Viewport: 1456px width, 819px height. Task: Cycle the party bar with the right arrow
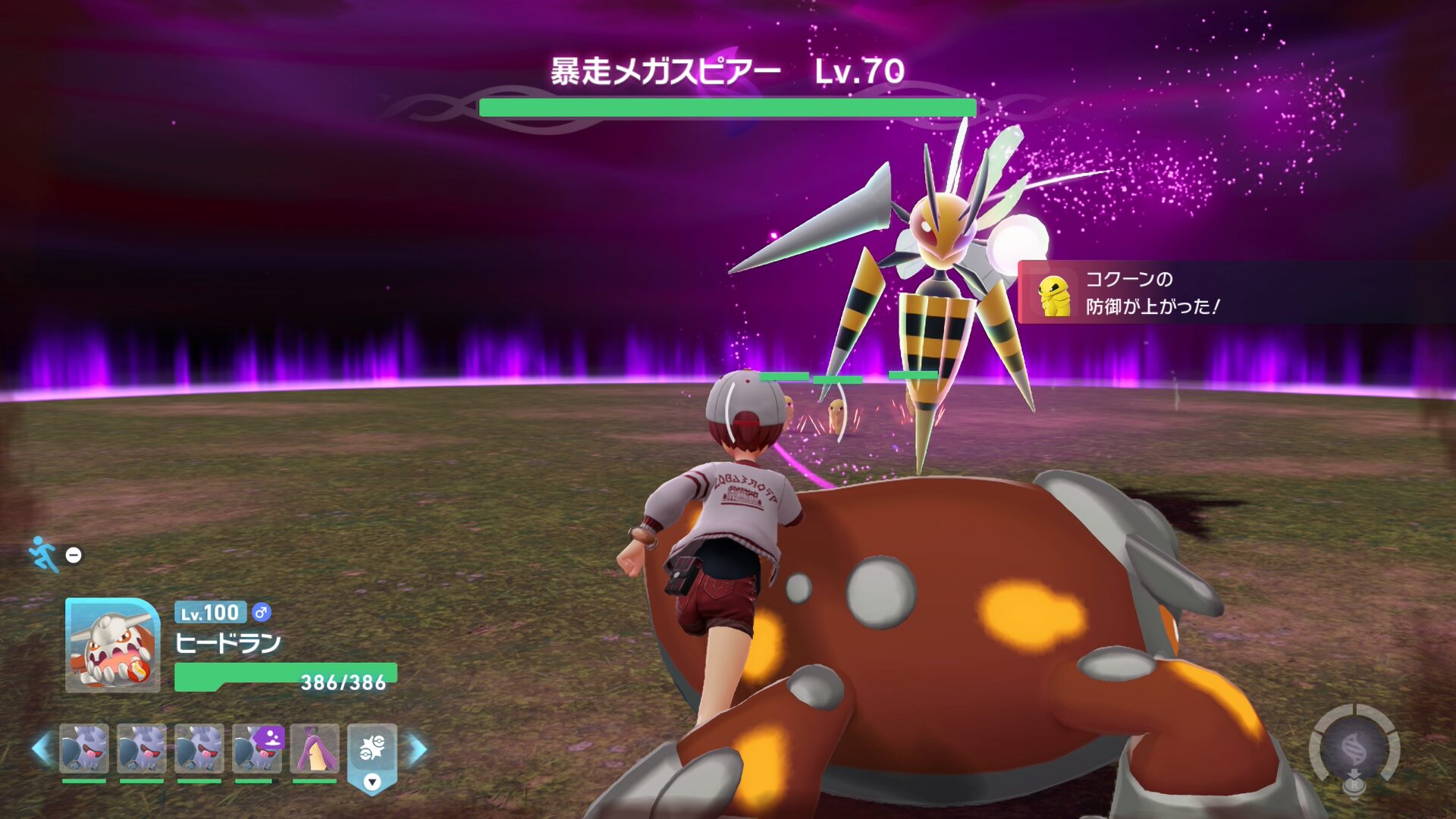[418, 749]
